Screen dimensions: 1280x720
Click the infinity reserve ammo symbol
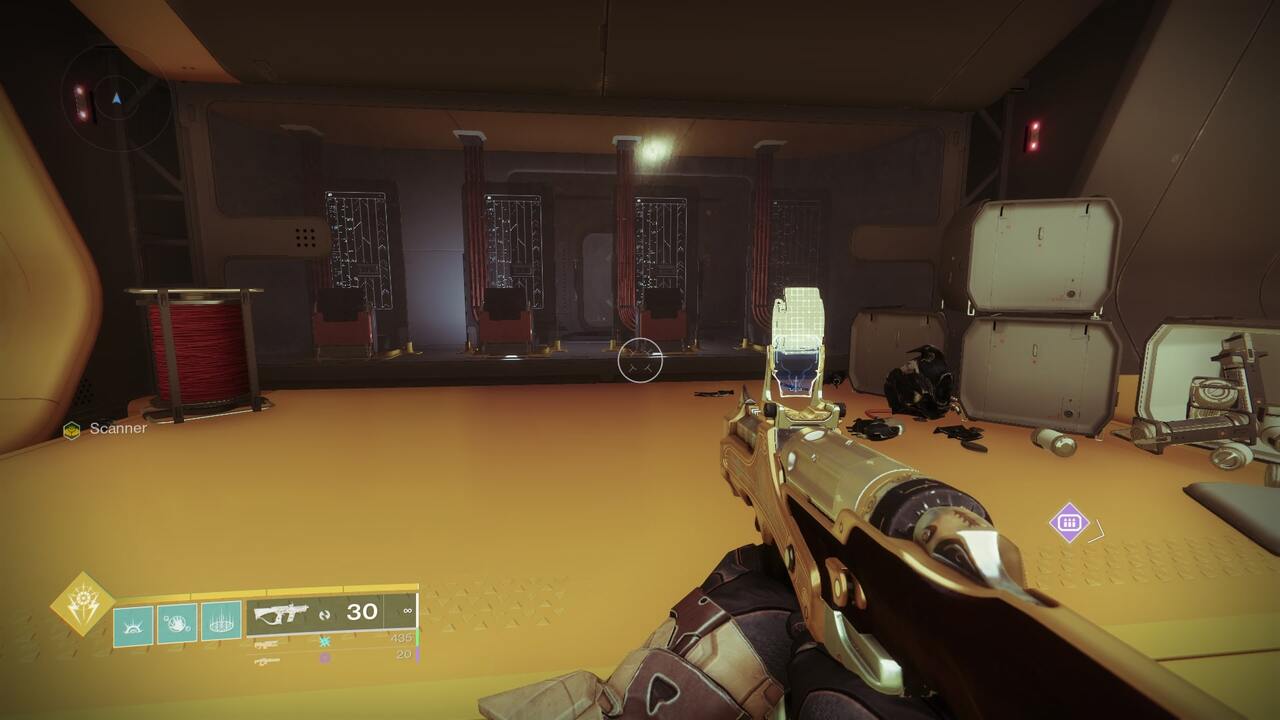407,612
